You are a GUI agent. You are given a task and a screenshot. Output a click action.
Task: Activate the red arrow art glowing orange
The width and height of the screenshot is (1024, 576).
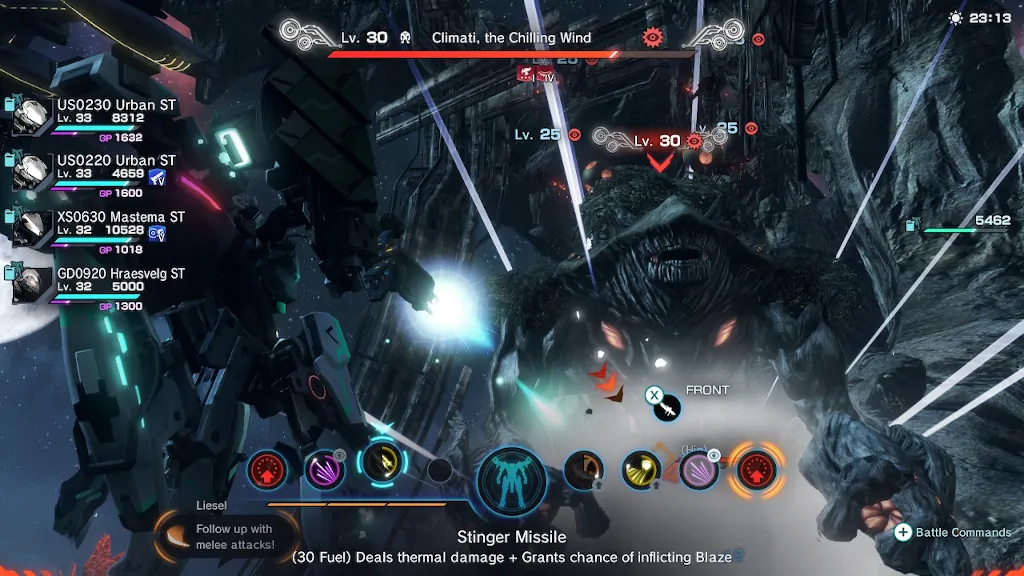(x=755, y=469)
